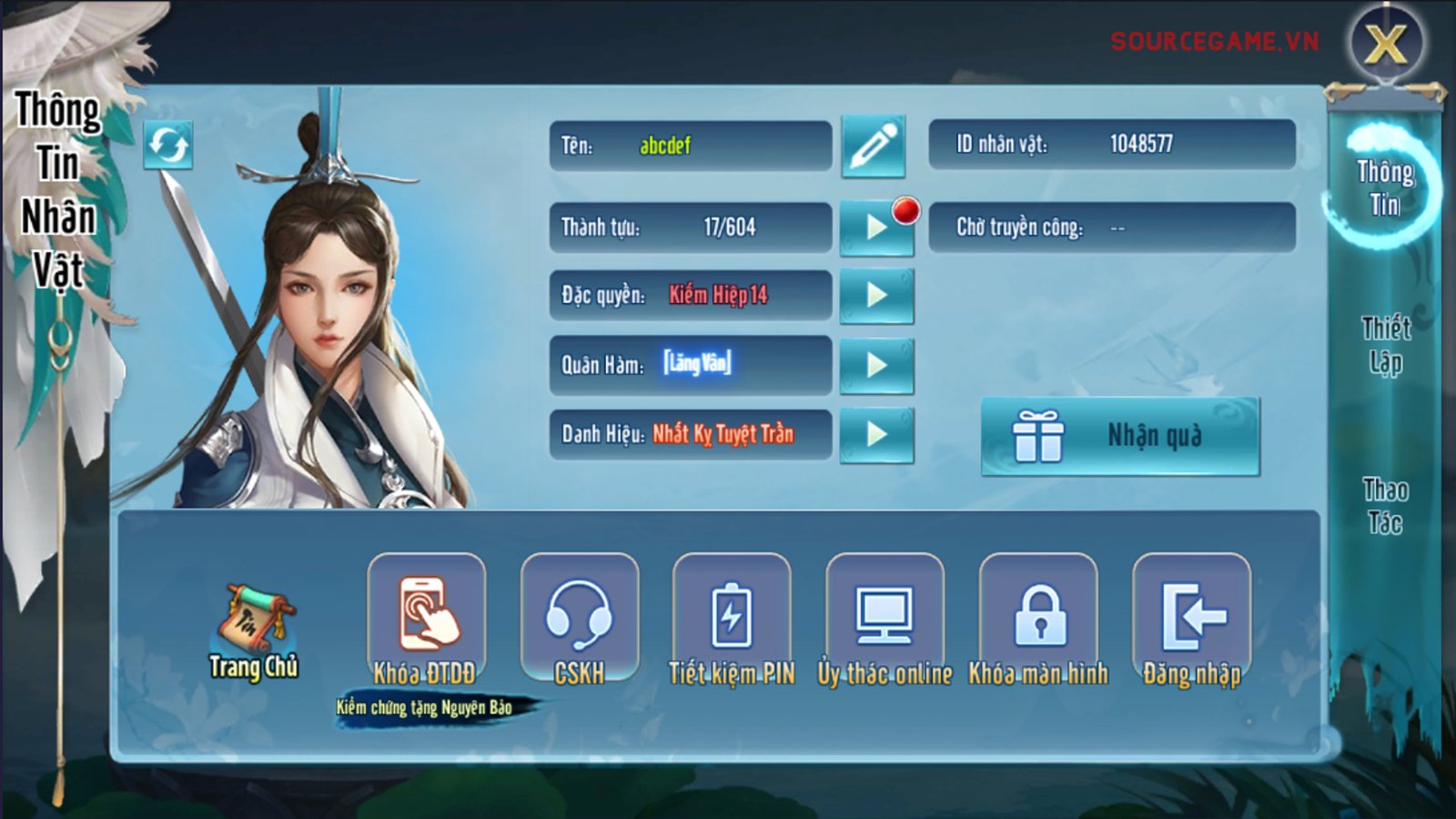Activate Ủy thác online mode
Screen dimensions: 1456x819
[x=885, y=617]
